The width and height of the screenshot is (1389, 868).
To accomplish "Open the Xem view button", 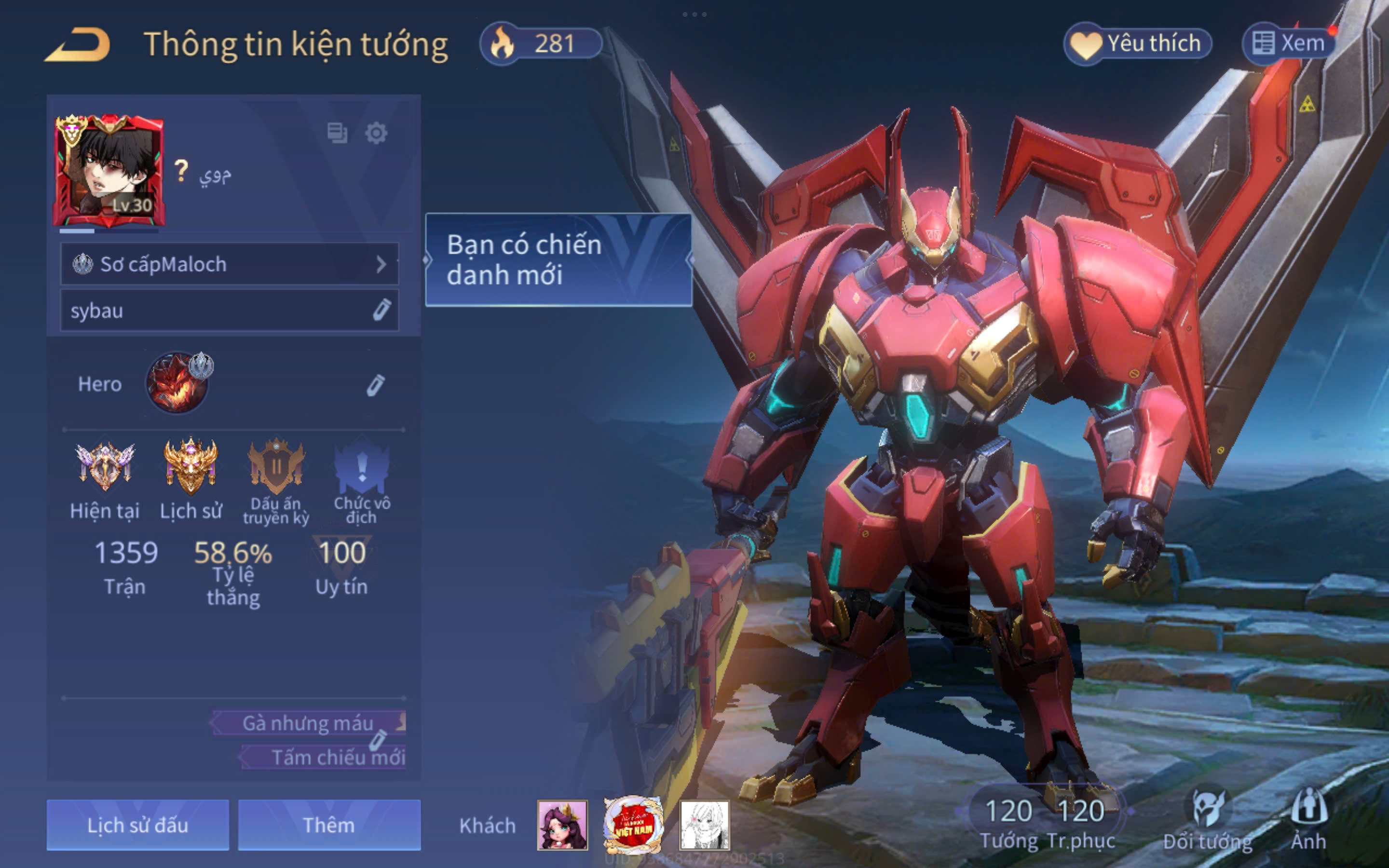I will click(x=1289, y=43).
